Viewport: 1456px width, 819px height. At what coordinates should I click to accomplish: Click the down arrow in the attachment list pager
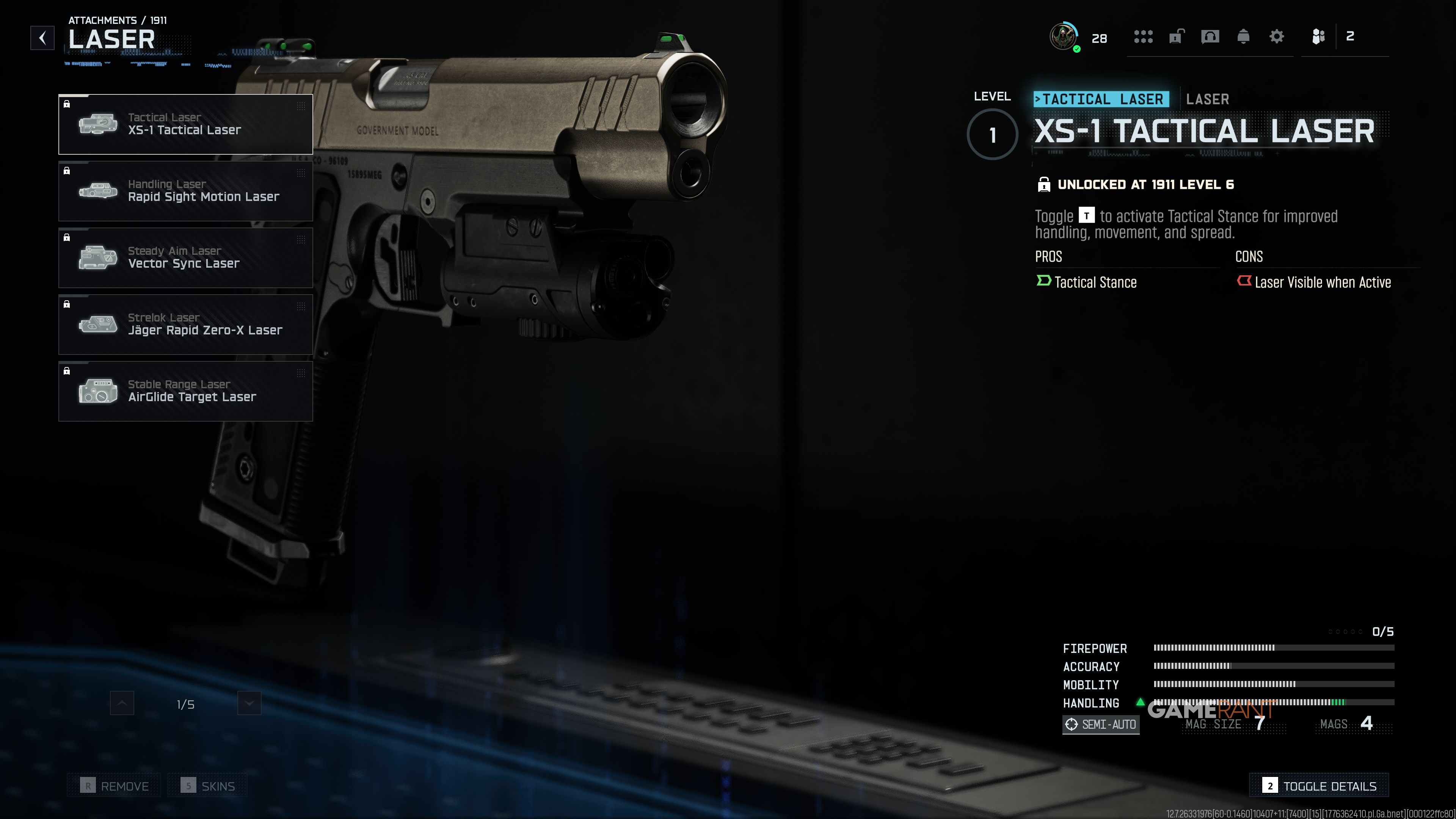249,704
